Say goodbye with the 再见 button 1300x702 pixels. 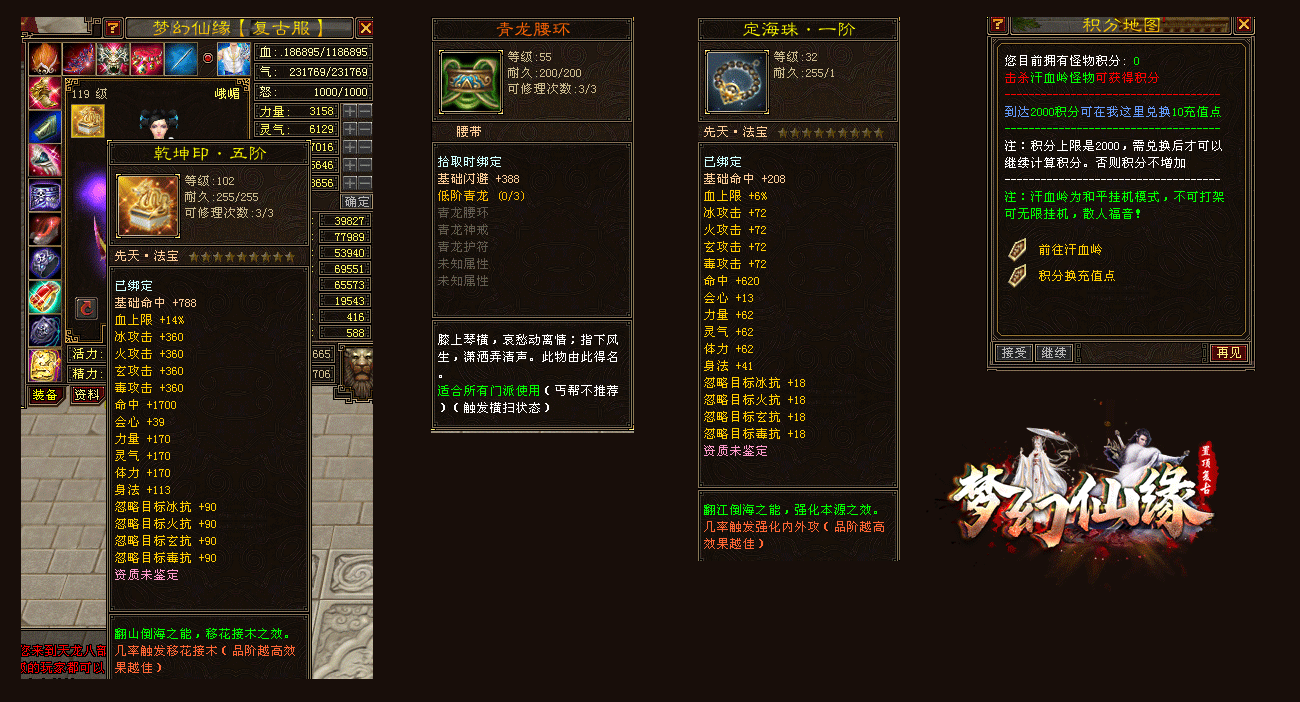tap(1228, 353)
